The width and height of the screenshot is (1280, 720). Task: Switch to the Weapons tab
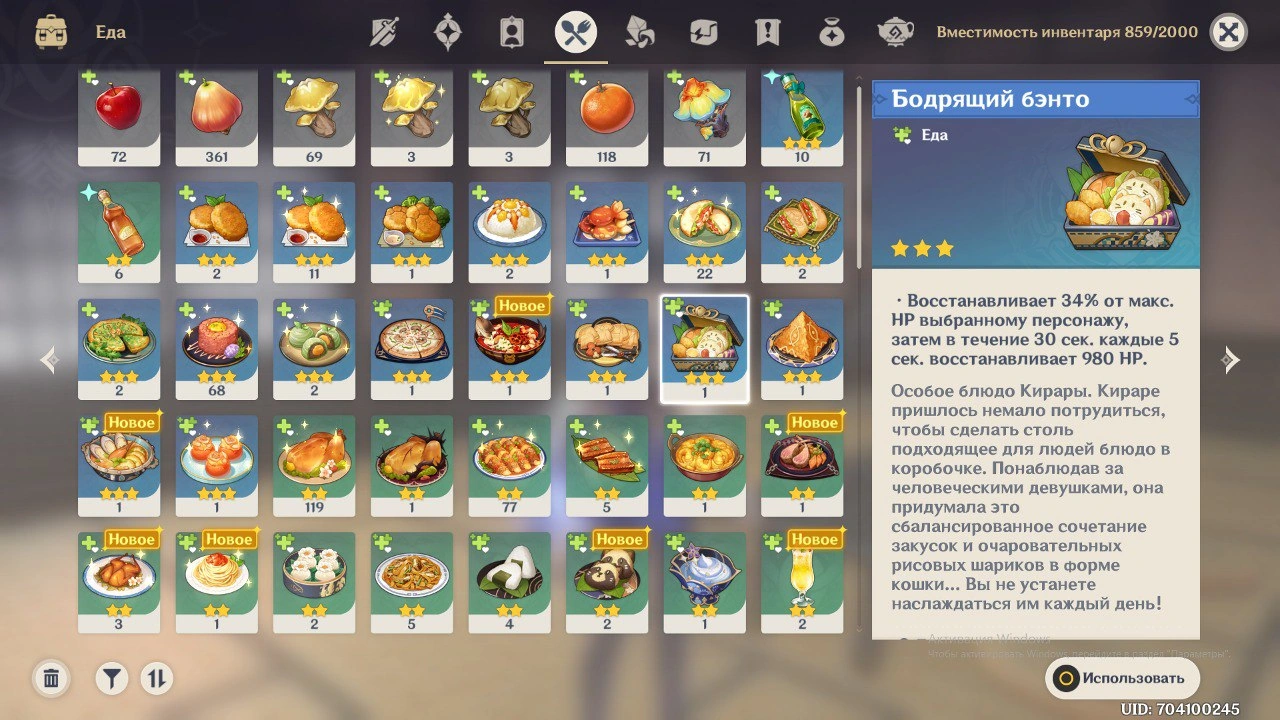384,32
